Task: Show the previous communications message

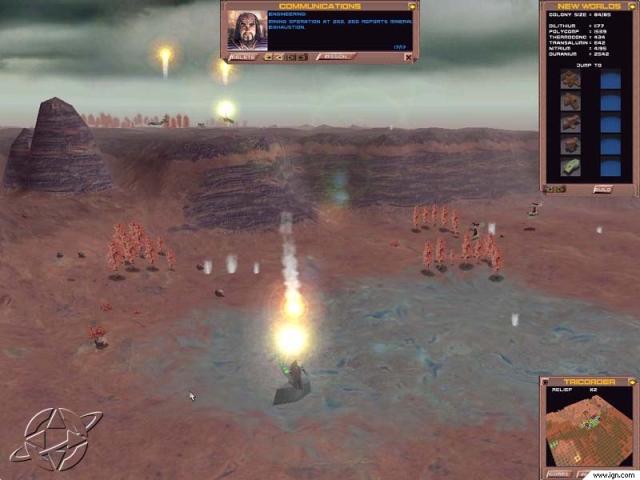Action: (x=279, y=57)
